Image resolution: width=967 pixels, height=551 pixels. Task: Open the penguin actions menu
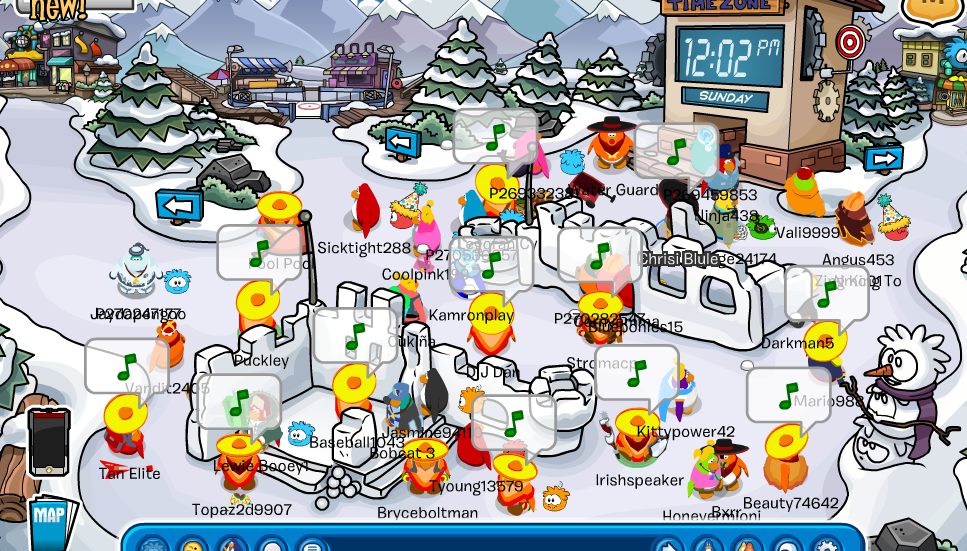click(232, 546)
